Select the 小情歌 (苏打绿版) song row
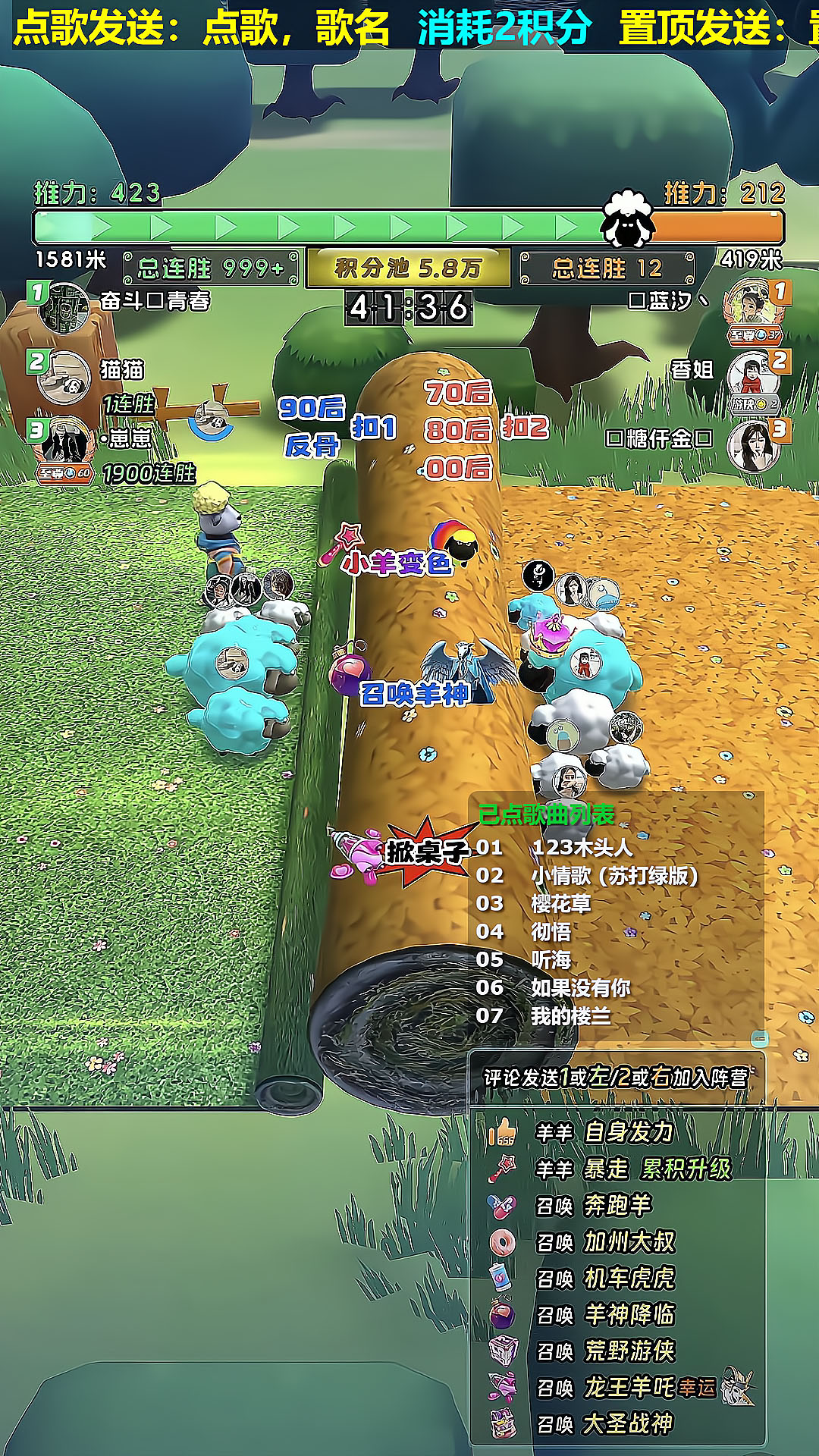This screenshot has width=819, height=1456. click(613, 875)
